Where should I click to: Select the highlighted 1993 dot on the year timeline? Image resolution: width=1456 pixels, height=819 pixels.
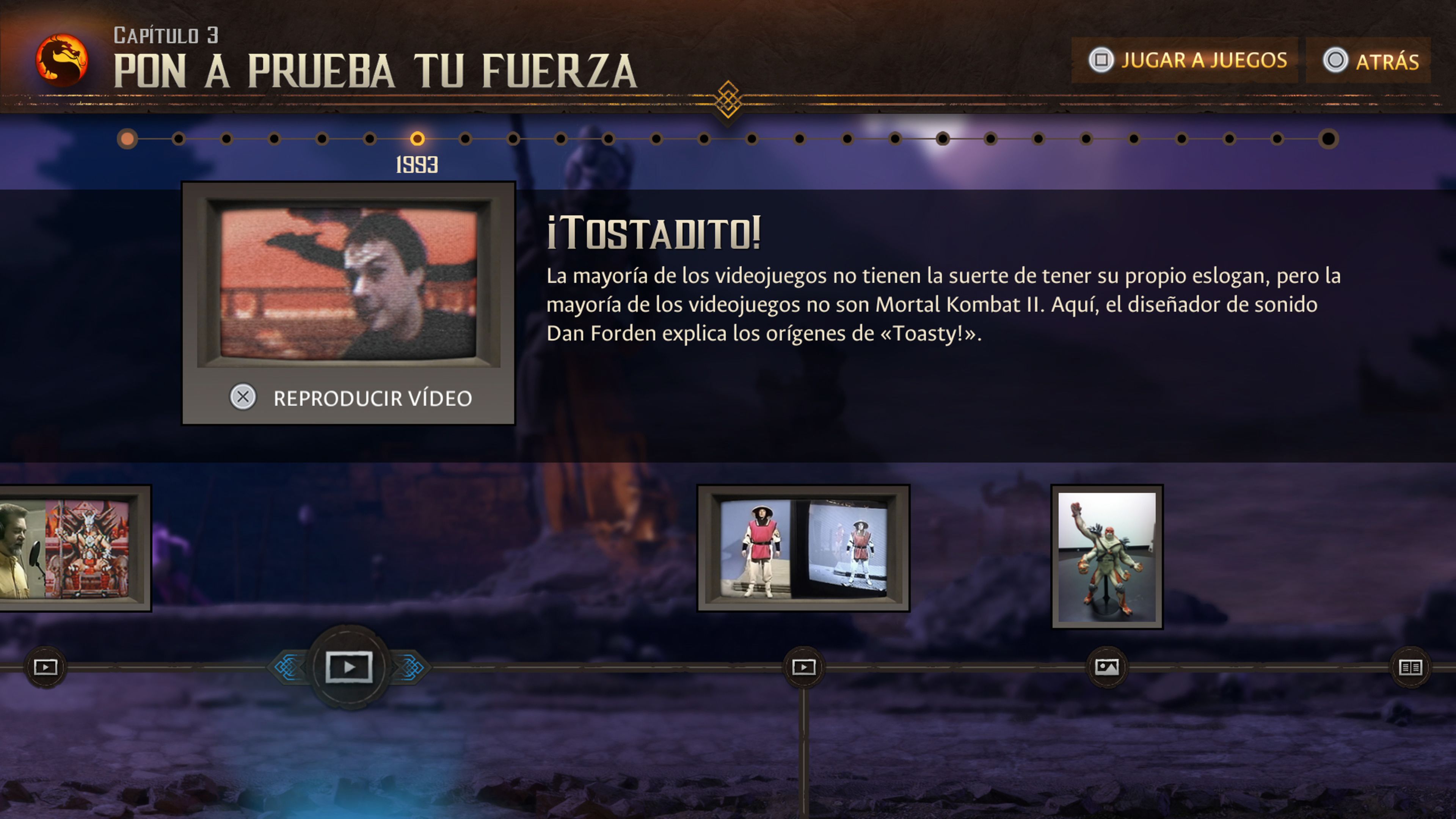[418, 140]
